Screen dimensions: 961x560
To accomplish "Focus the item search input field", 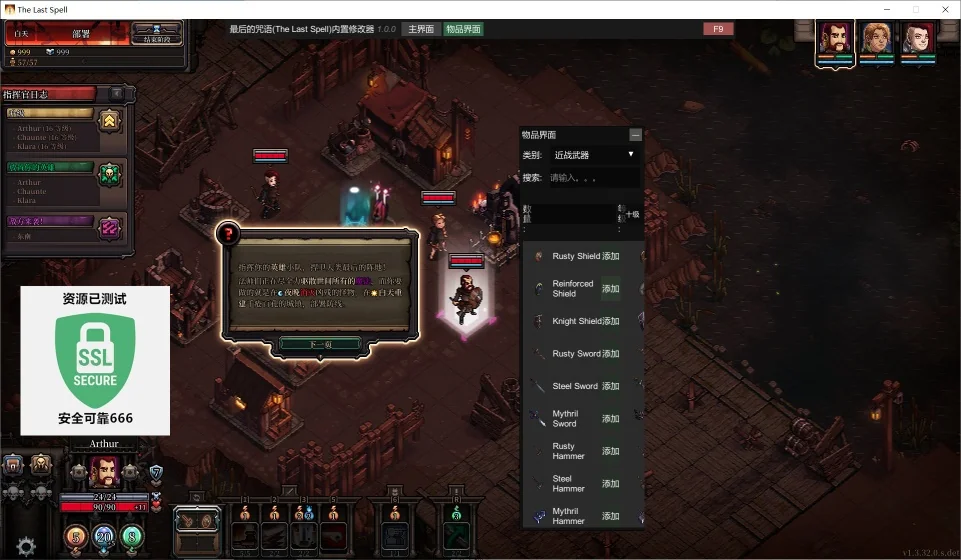I will 593,177.
